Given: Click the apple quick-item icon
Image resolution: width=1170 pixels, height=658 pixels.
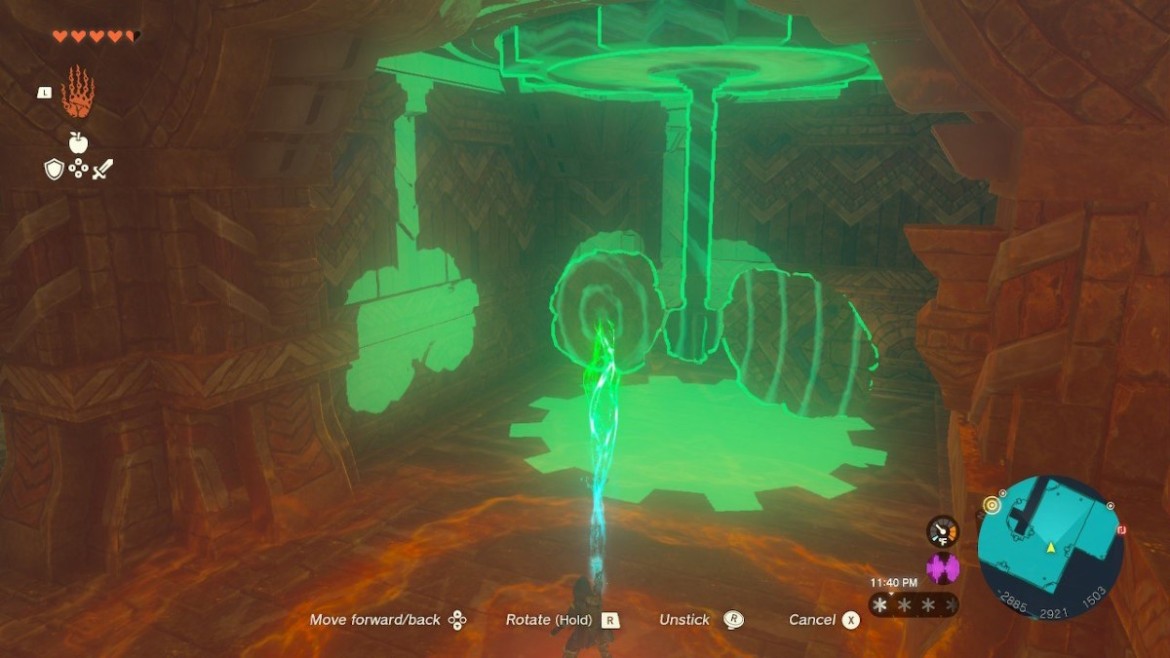Looking at the screenshot, I should (x=78, y=141).
